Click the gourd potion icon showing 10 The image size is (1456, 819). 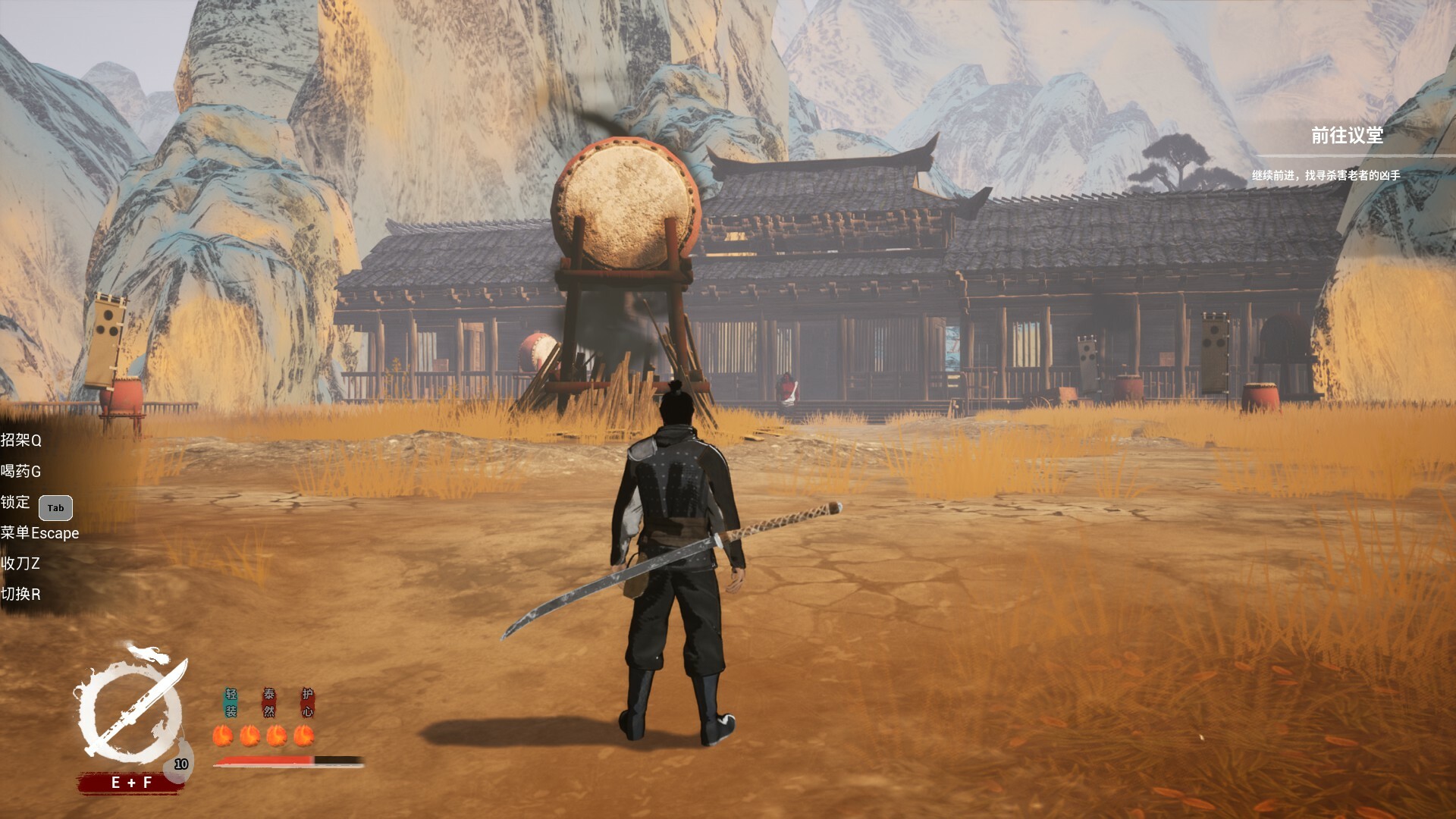[180, 764]
